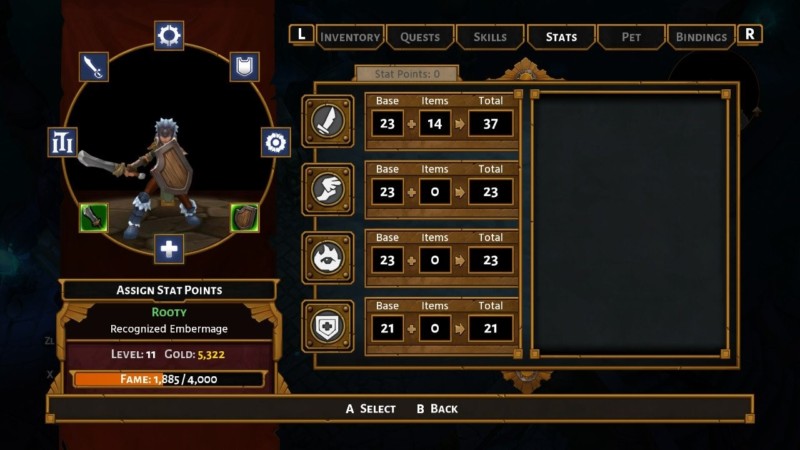The width and height of the screenshot is (800, 450).
Task: Open the Pet tab
Action: 631,37
